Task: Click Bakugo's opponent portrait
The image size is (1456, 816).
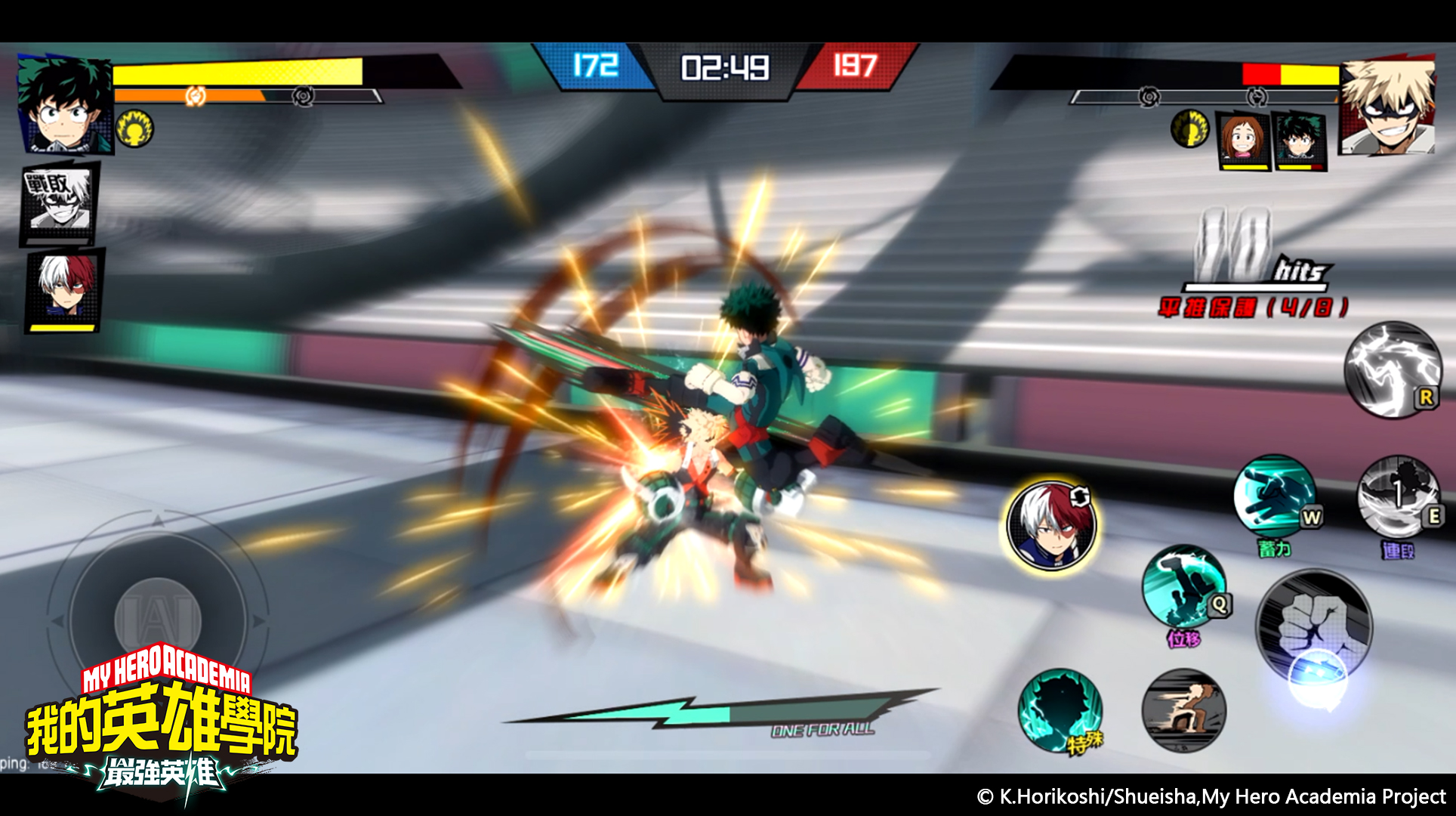Action: tap(1388, 106)
